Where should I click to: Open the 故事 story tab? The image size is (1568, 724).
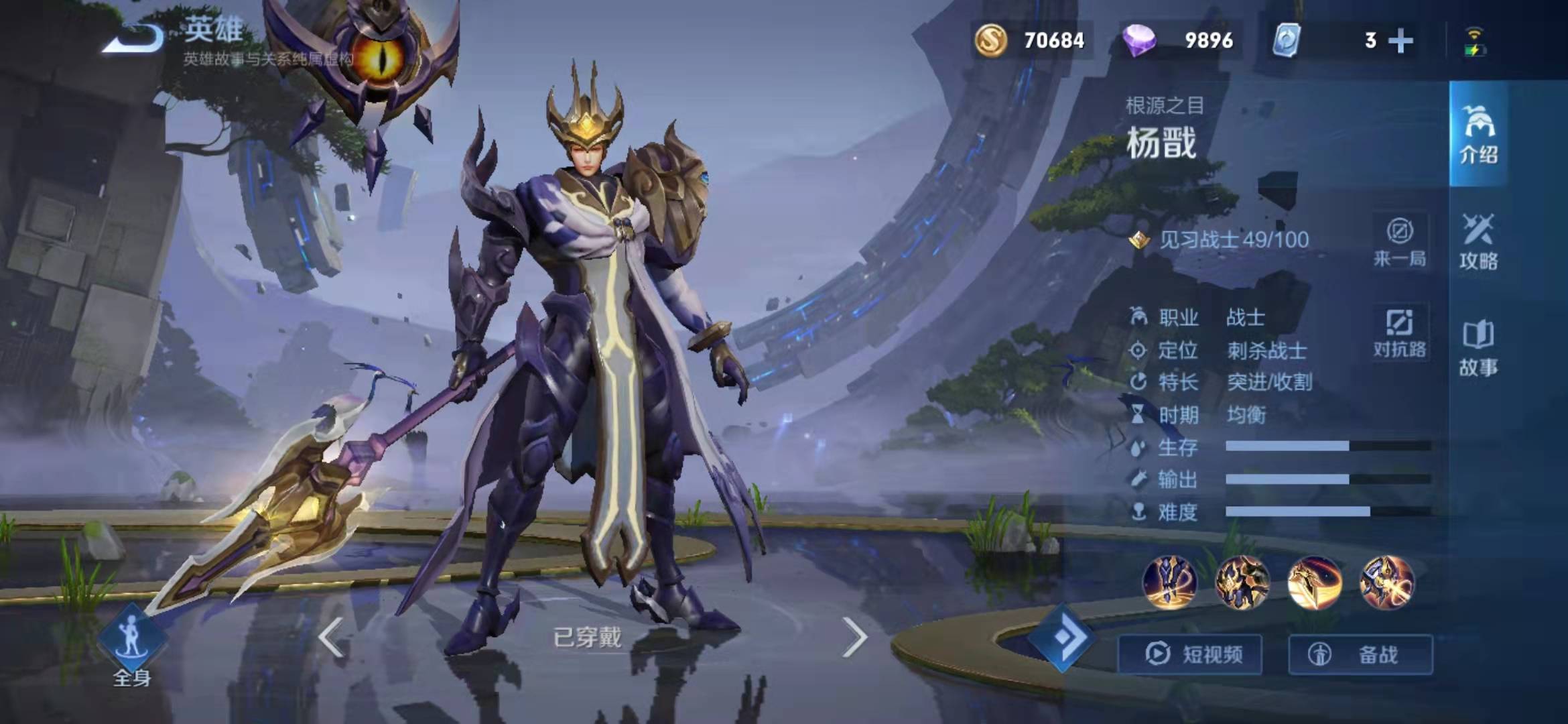coord(1478,347)
